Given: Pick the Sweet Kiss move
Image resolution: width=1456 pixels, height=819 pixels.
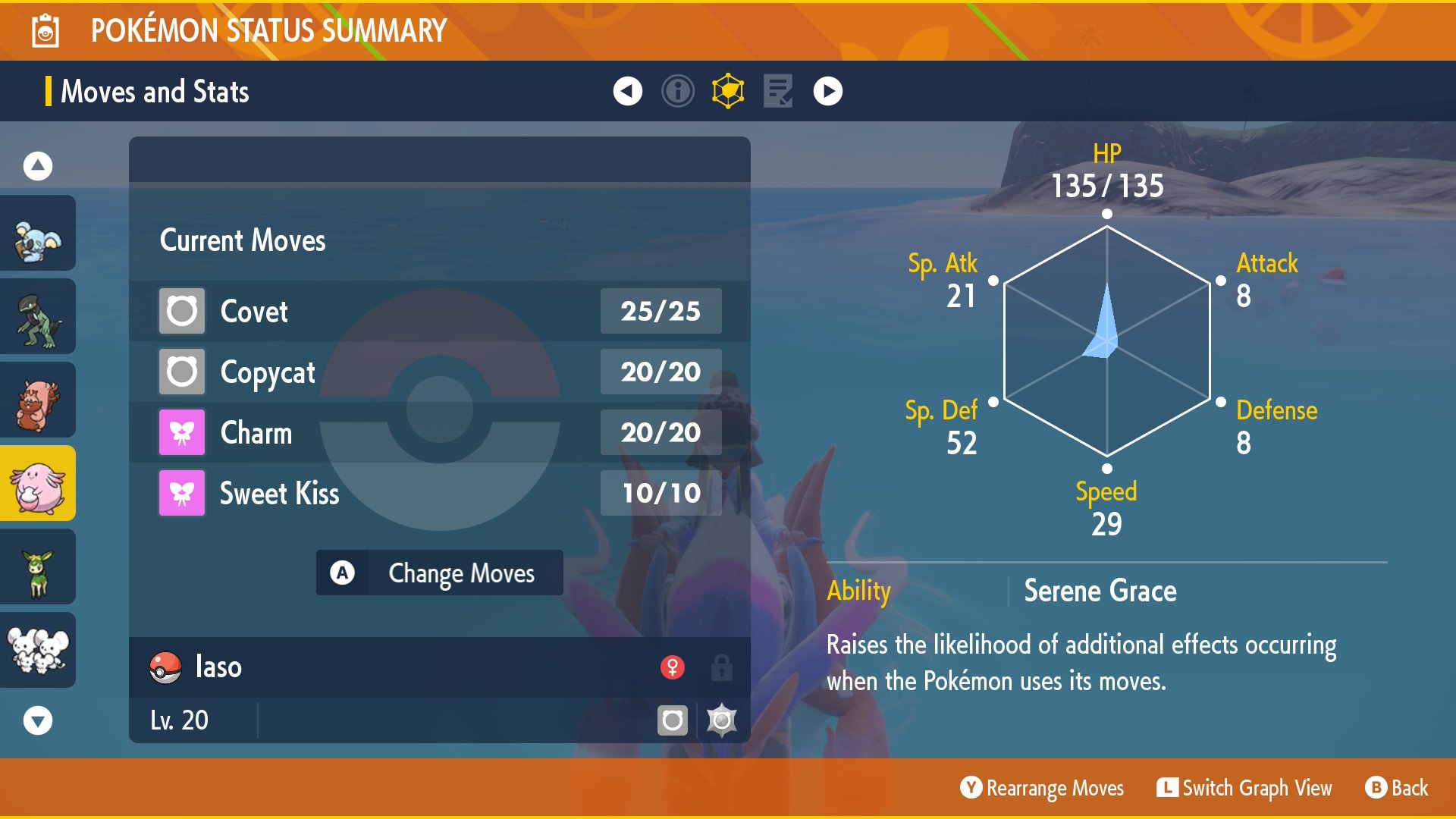Looking at the screenshot, I should pyautogui.click(x=440, y=493).
